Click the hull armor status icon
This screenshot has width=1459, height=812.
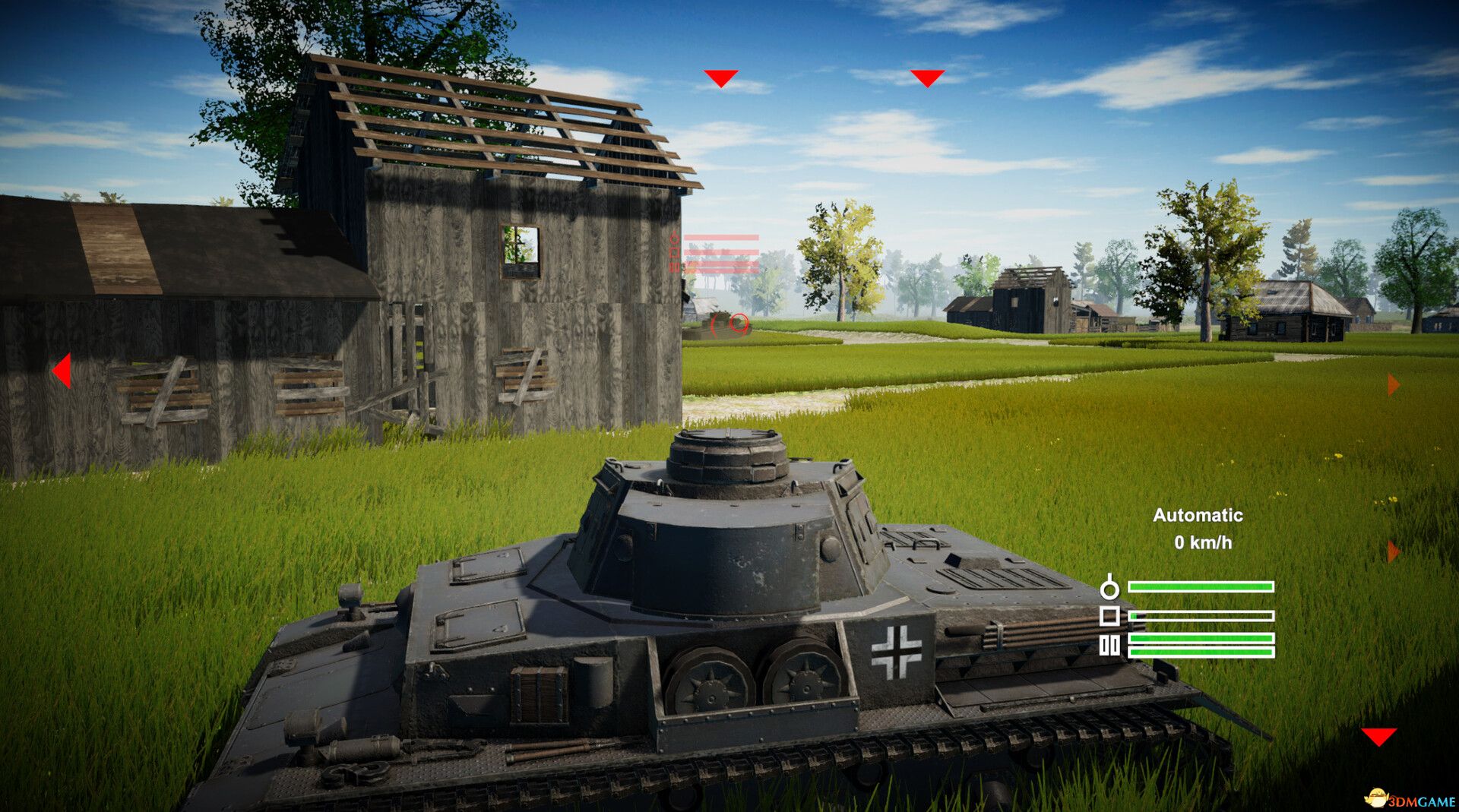pos(1109,617)
